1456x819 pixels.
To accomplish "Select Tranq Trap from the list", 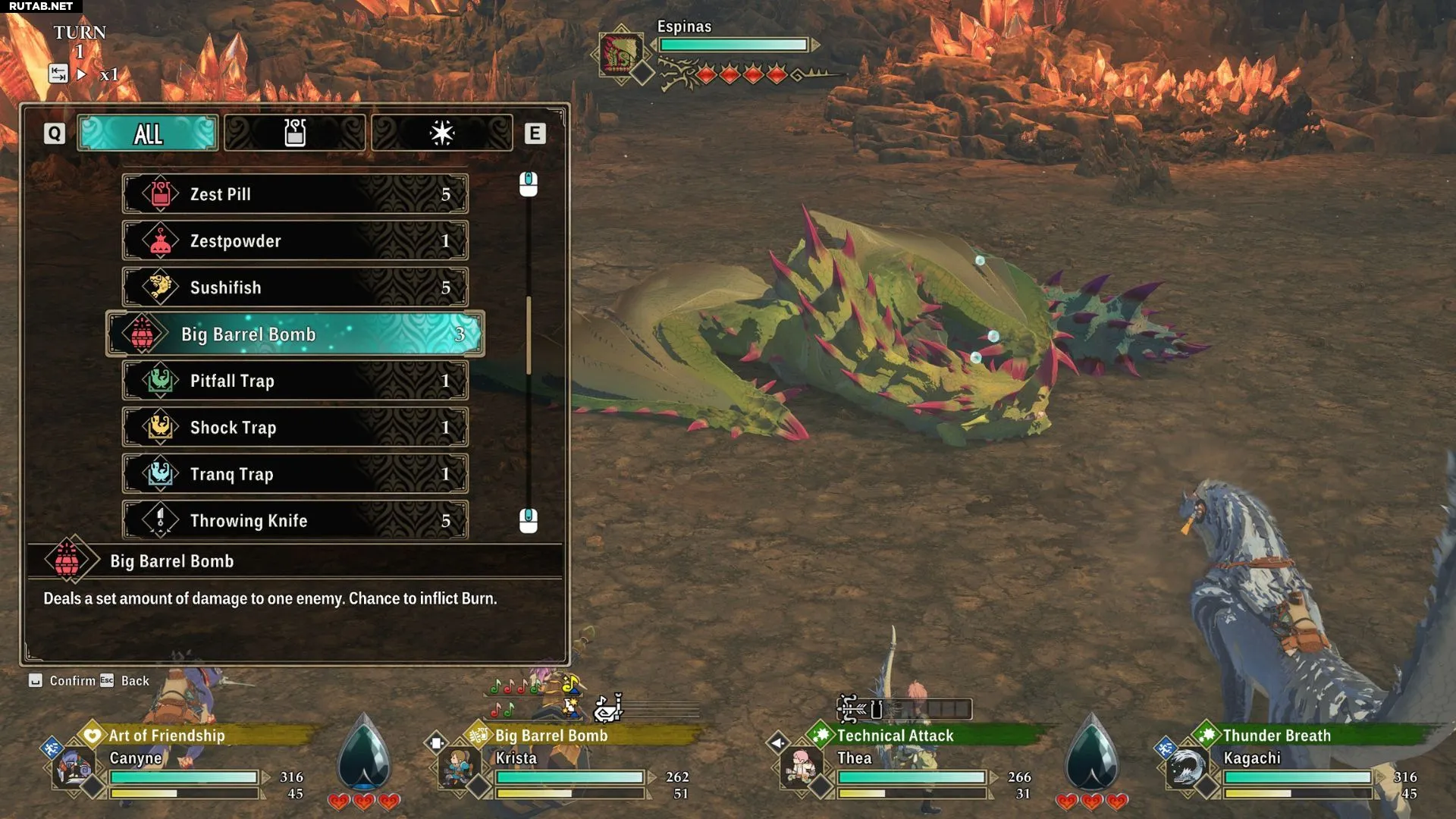I will (295, 474).
